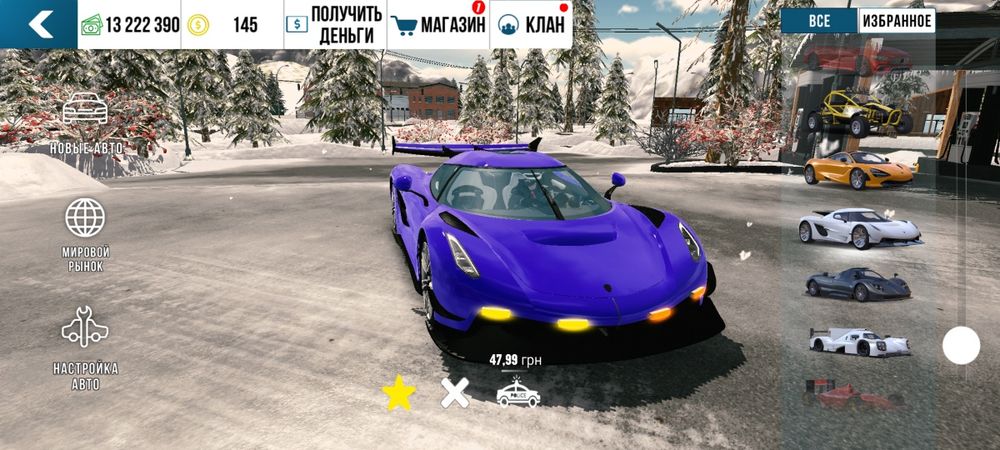Select the red sports car thumbnail
The width and height of the screenshot is (1000, 450).
[x=858, y=58]
